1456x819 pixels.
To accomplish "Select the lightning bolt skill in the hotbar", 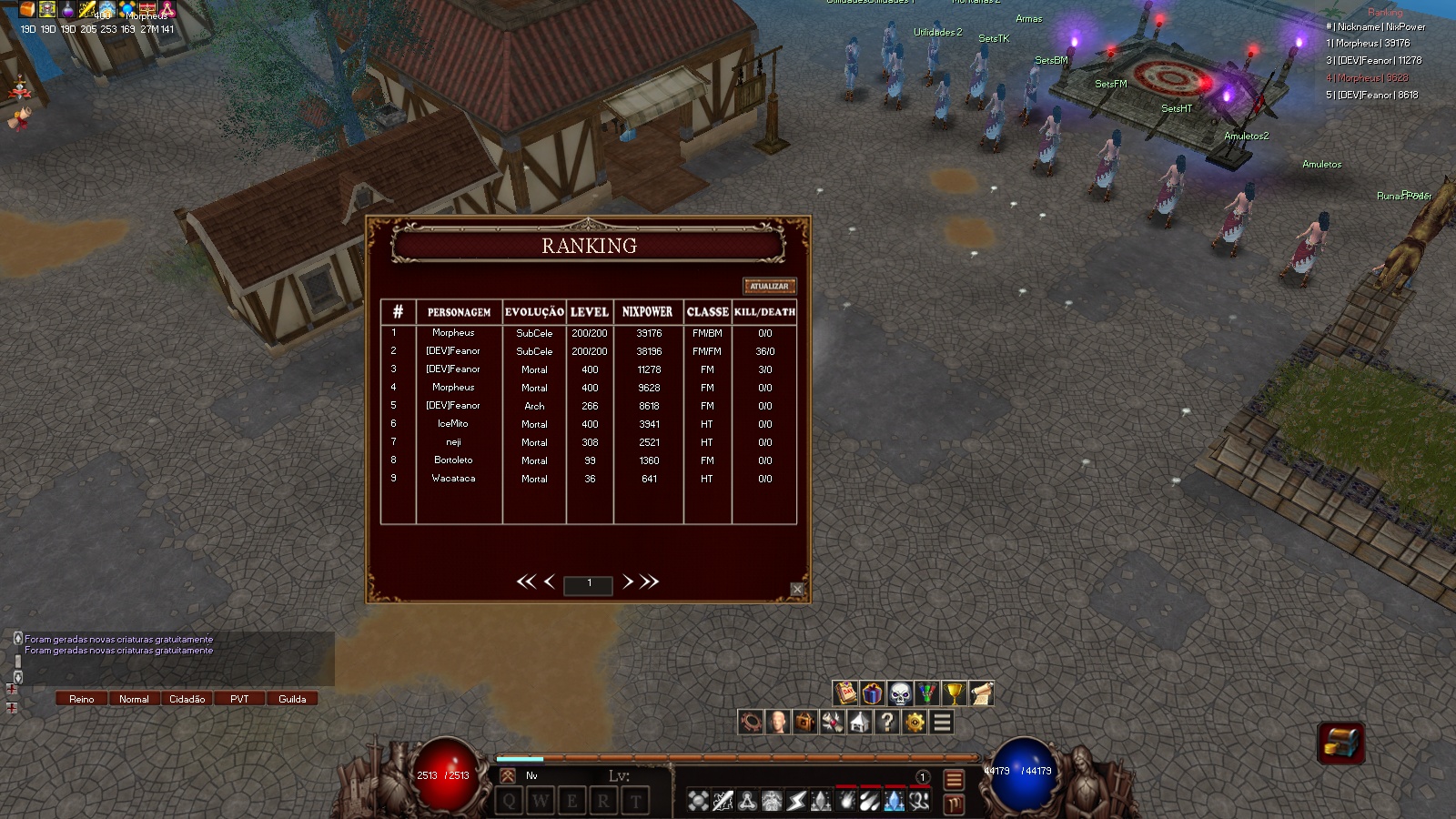I will [x=796, y=801].
